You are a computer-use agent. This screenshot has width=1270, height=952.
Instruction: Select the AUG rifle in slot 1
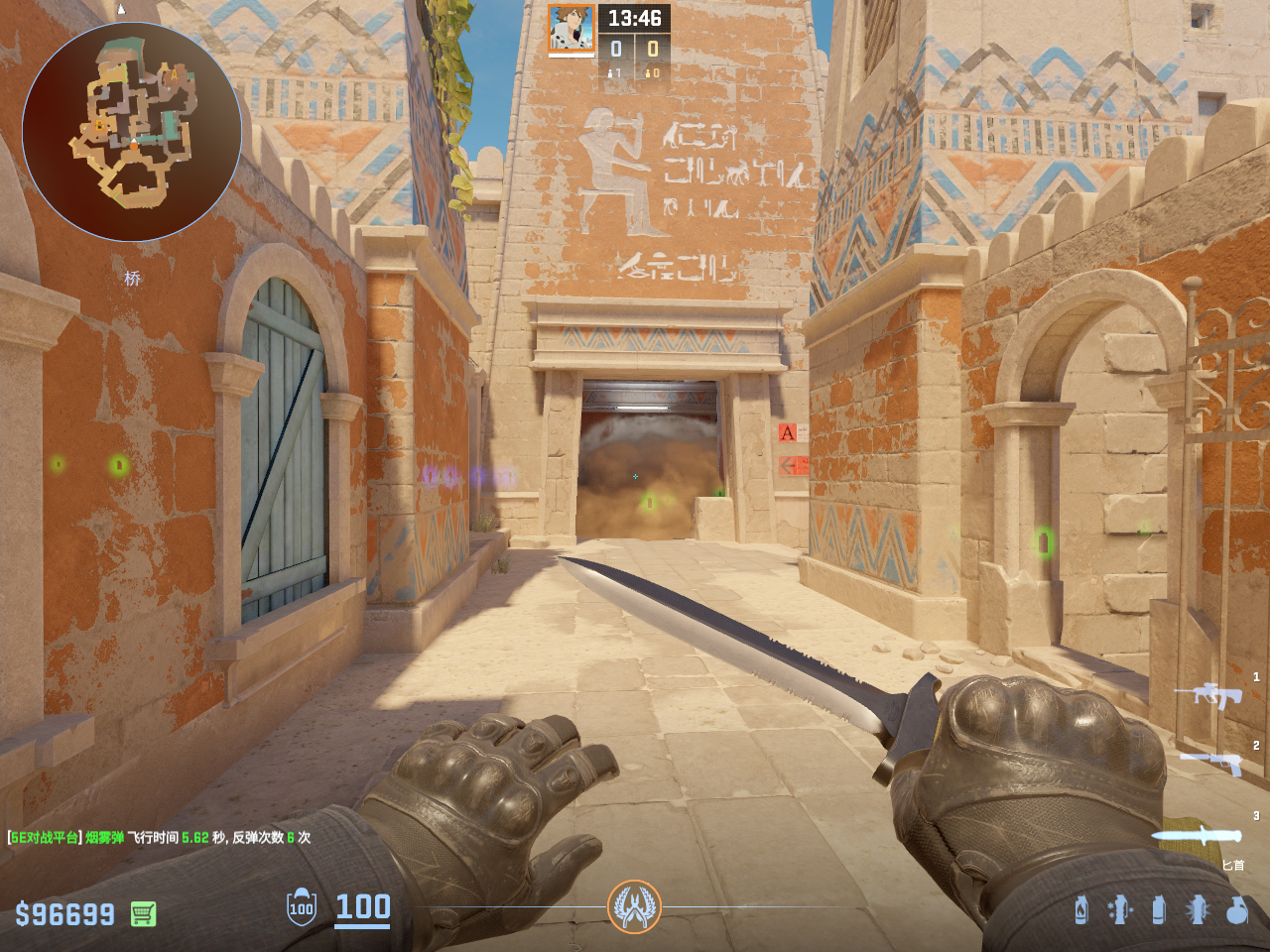click(x=1208, y=695)
